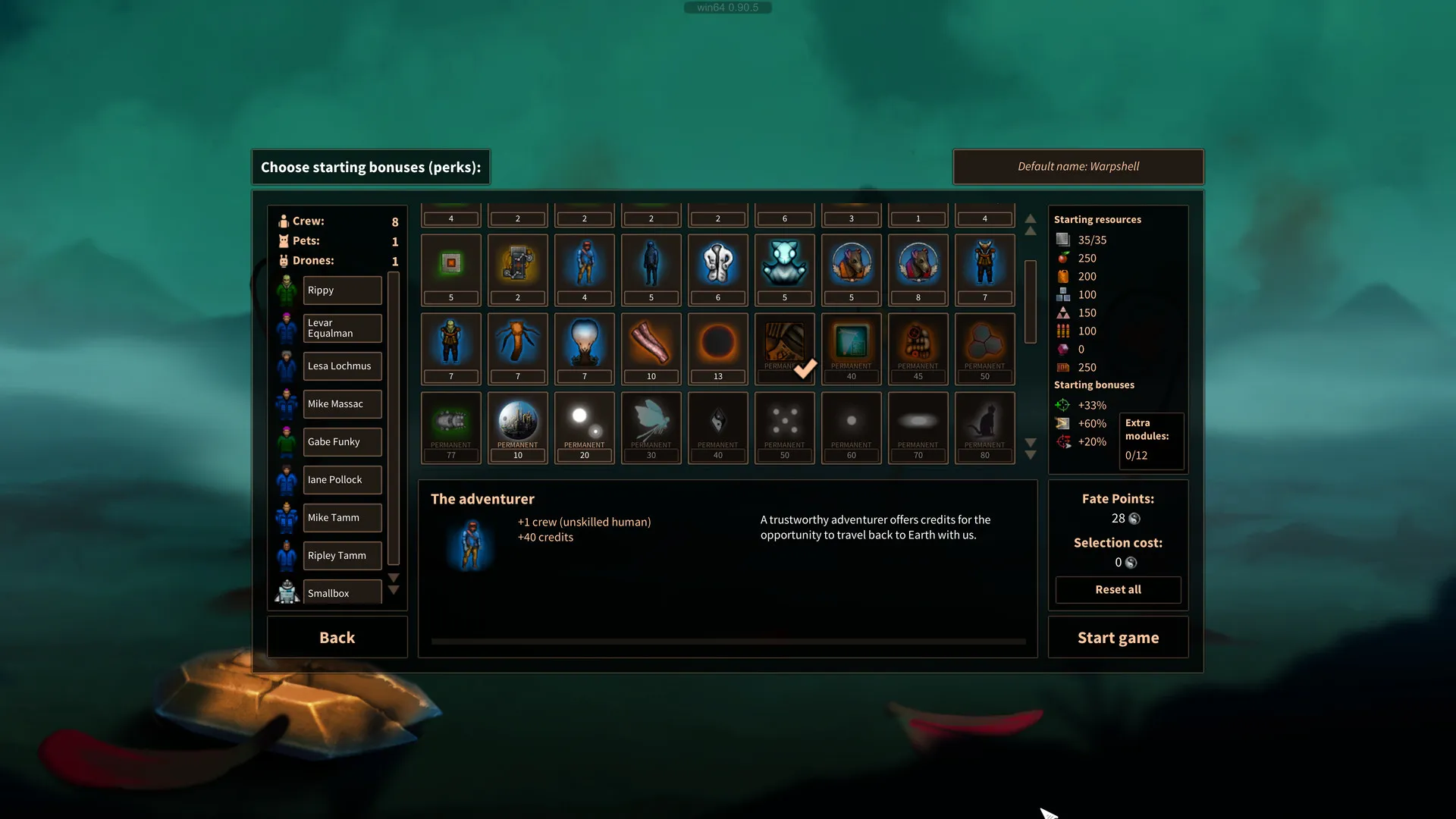Click the crew list's down arrows

pos(393,584)
